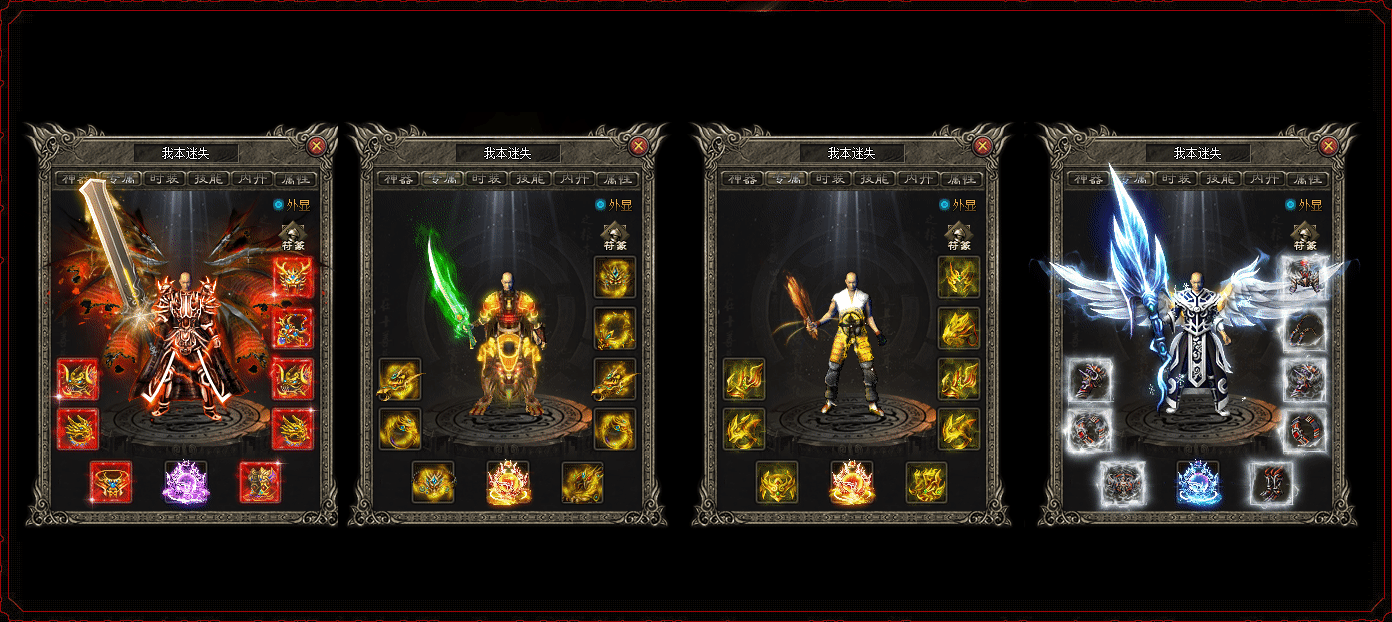The image size is (1392, 622).
Task: Switch to 神器 tab in ice-winged panel
Action: (1088, 180)
